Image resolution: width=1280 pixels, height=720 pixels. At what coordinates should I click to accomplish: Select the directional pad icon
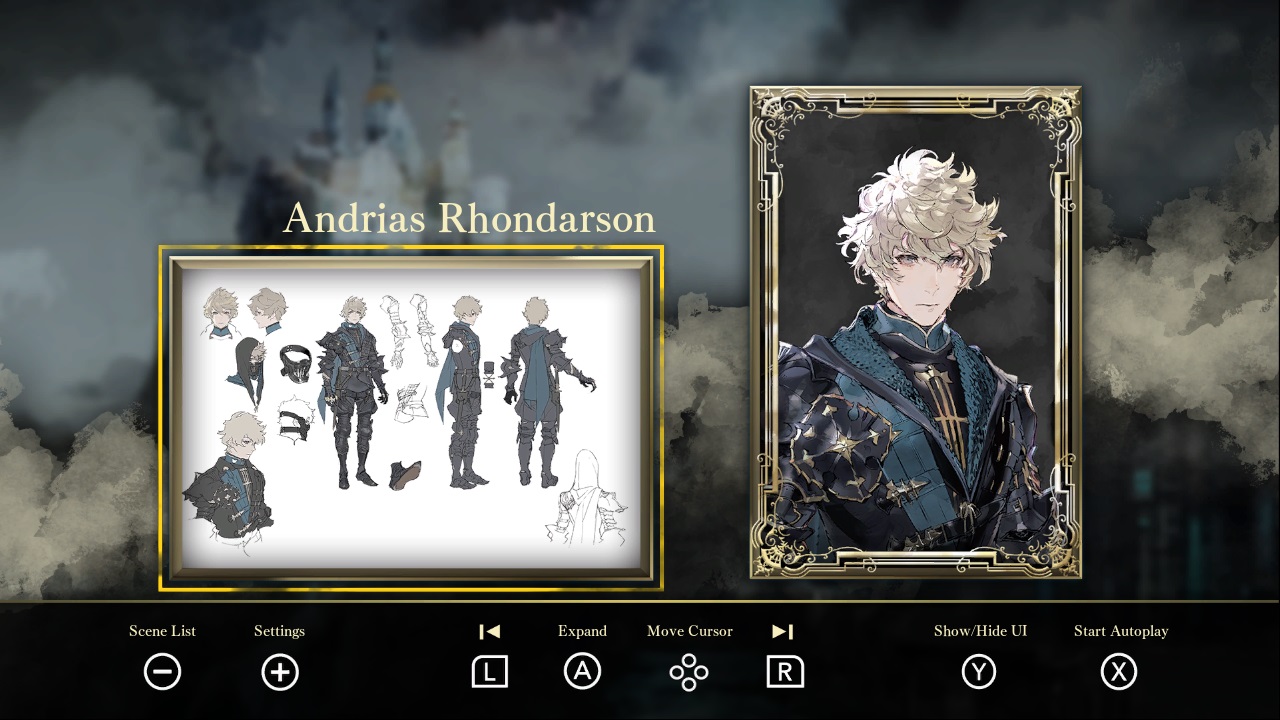(689, 672)
